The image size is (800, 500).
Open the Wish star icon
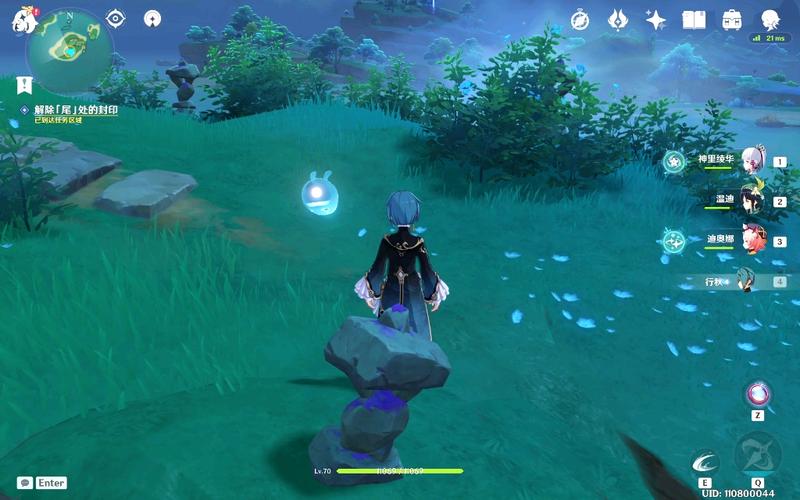pyautogui.click(x=656, y=19)
